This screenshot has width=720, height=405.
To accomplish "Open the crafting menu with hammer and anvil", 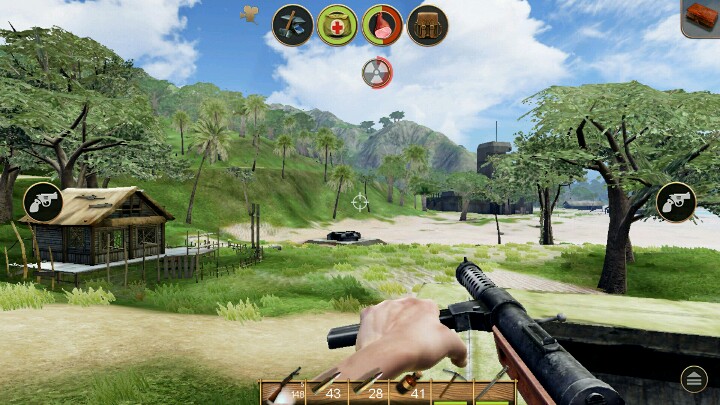I will coord(293,25).
